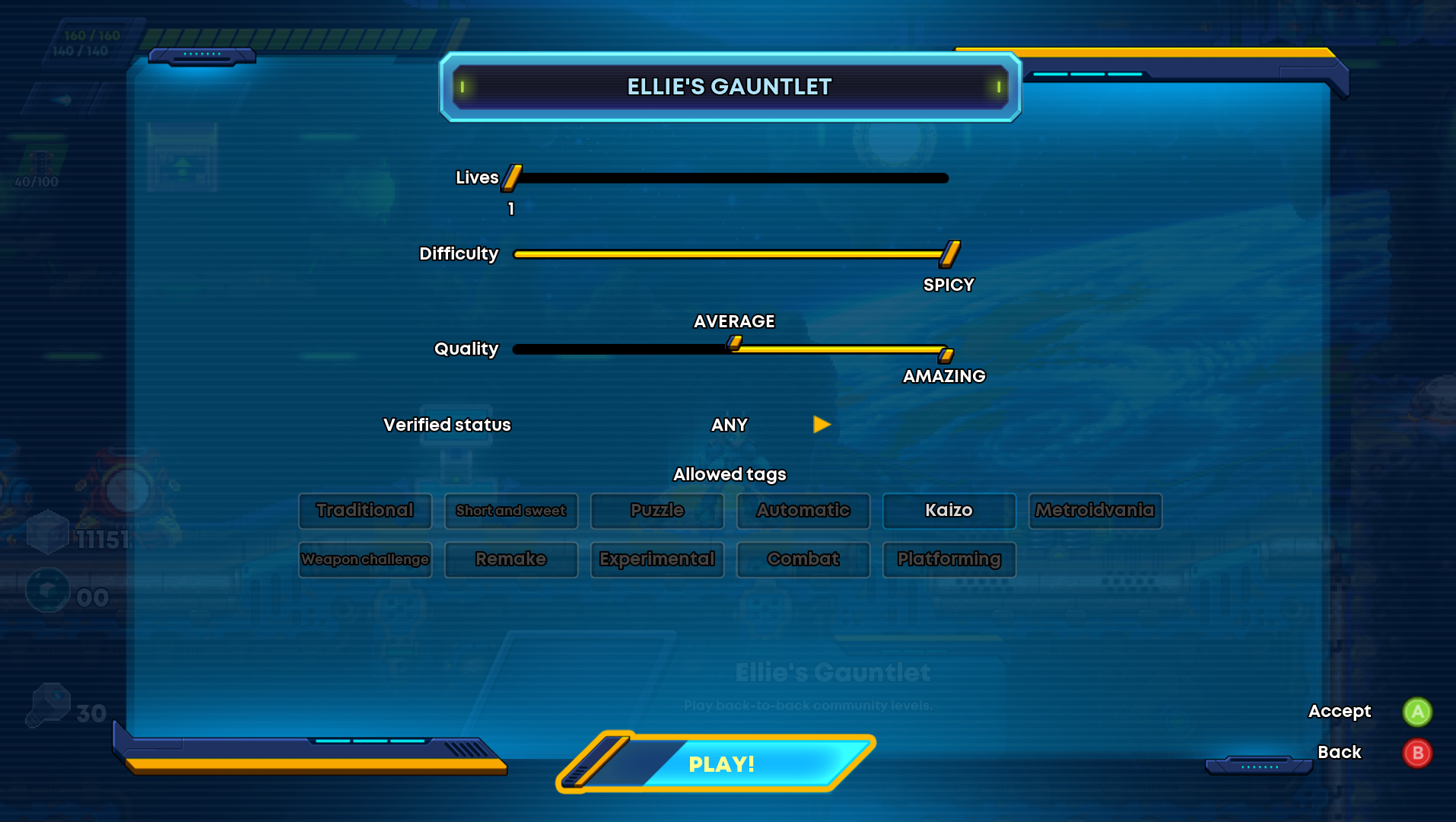Cycle Verified status with the yellow arrow
This screenshot has width=1456, height=822.
click(822, 425)
